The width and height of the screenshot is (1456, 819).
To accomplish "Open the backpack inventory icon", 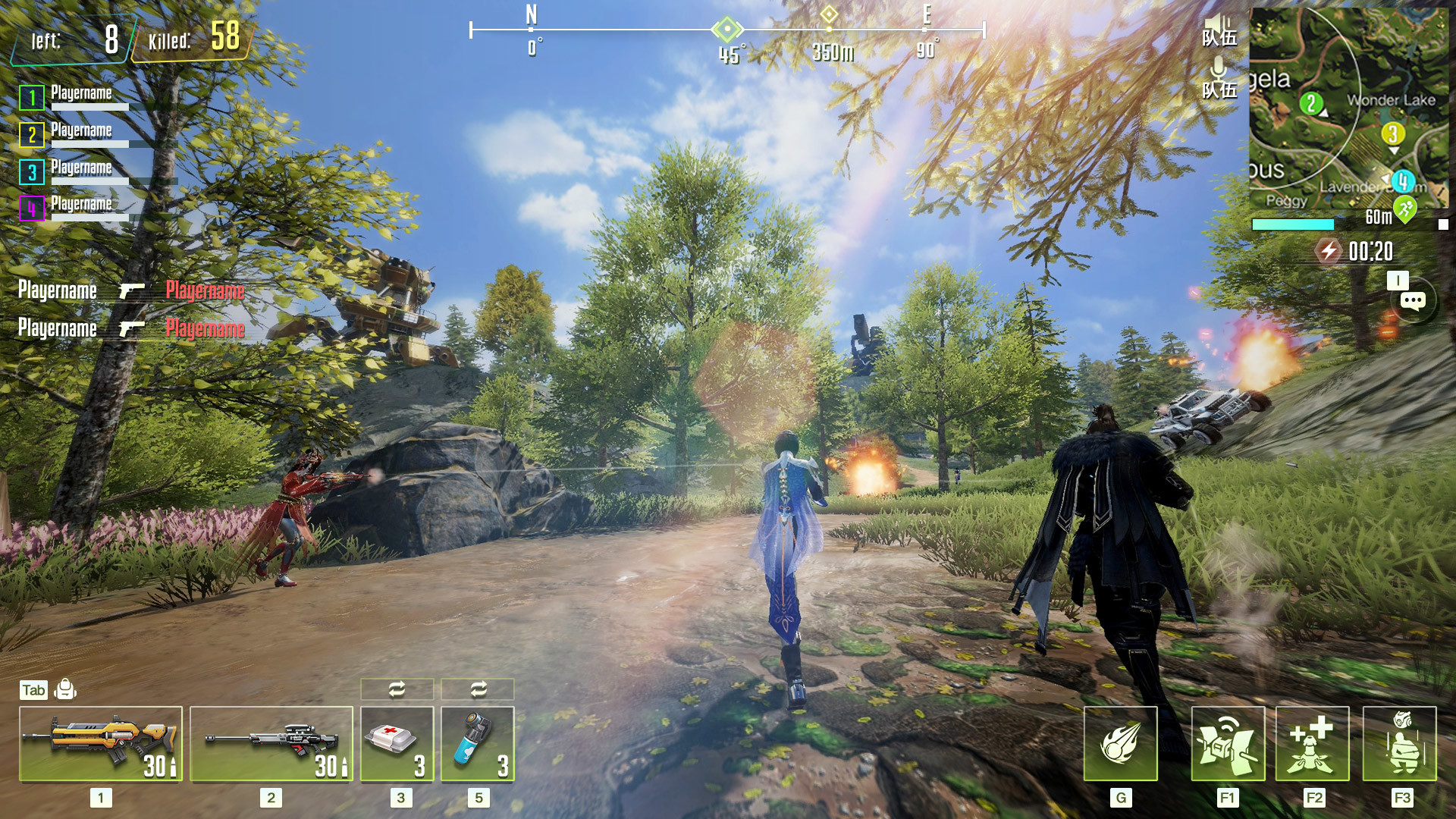I will click(x=66, y=689).
